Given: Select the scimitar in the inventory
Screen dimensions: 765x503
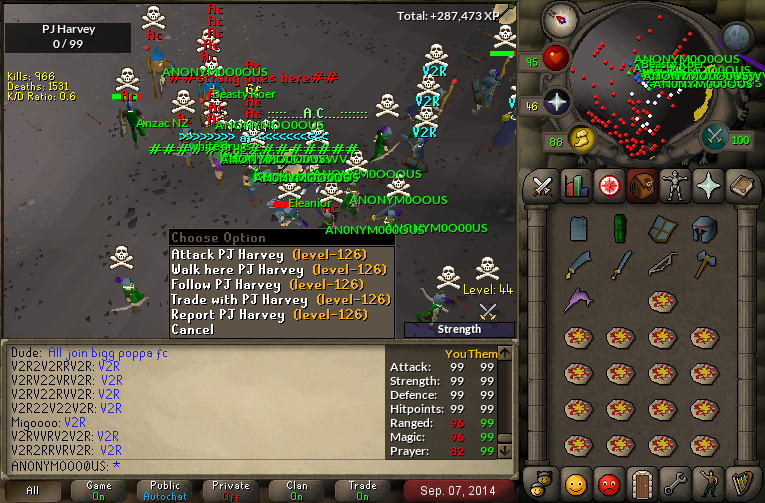Looking at the screenshot, I should (x=579, y=263).
